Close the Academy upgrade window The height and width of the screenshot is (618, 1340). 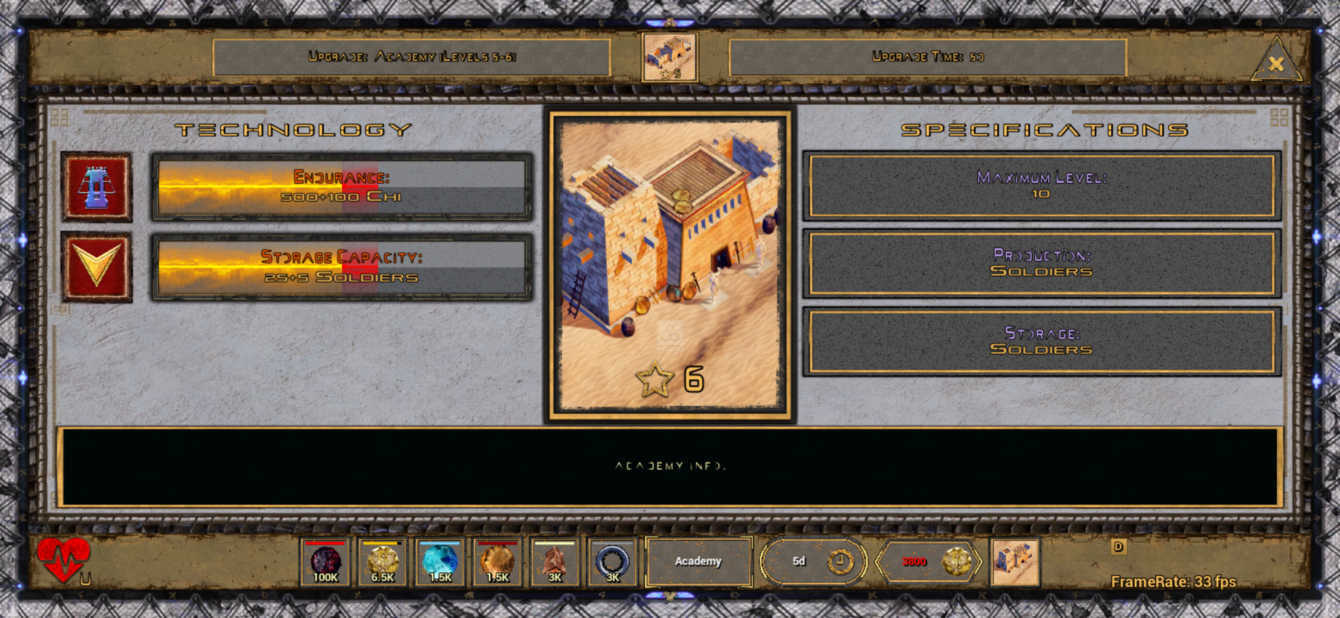1276,63
